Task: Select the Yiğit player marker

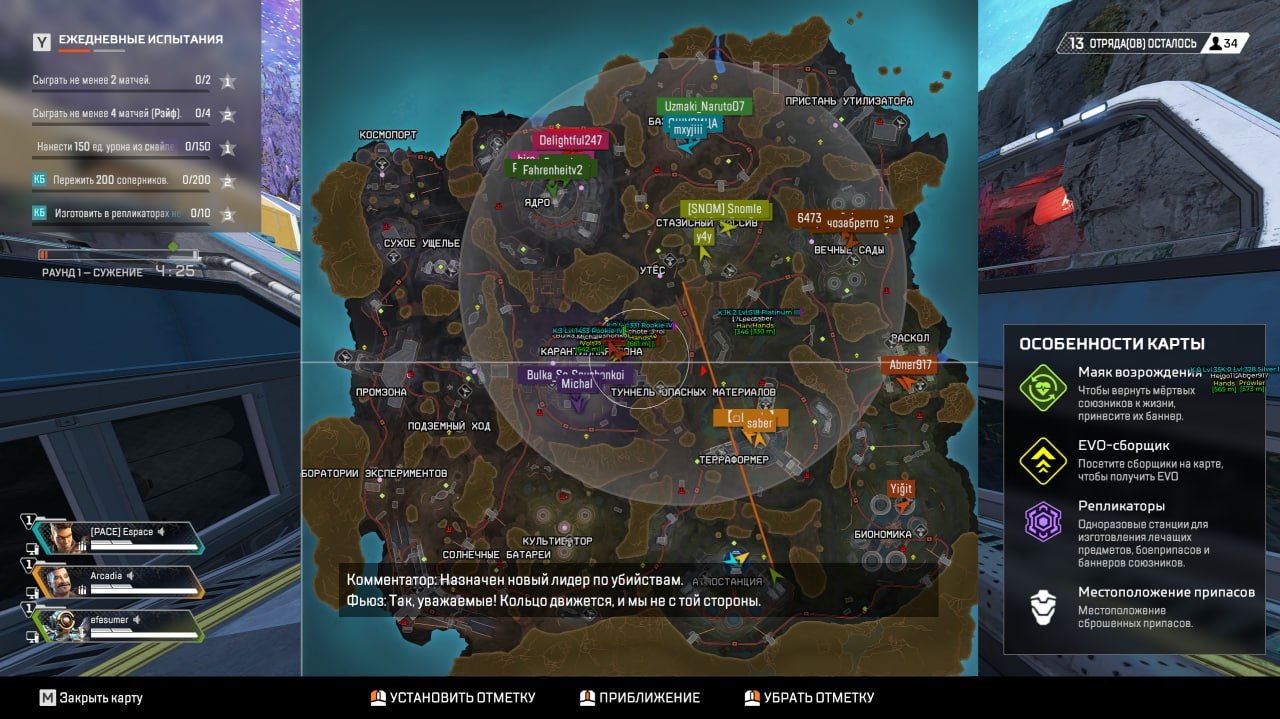Action: point(901,489)
